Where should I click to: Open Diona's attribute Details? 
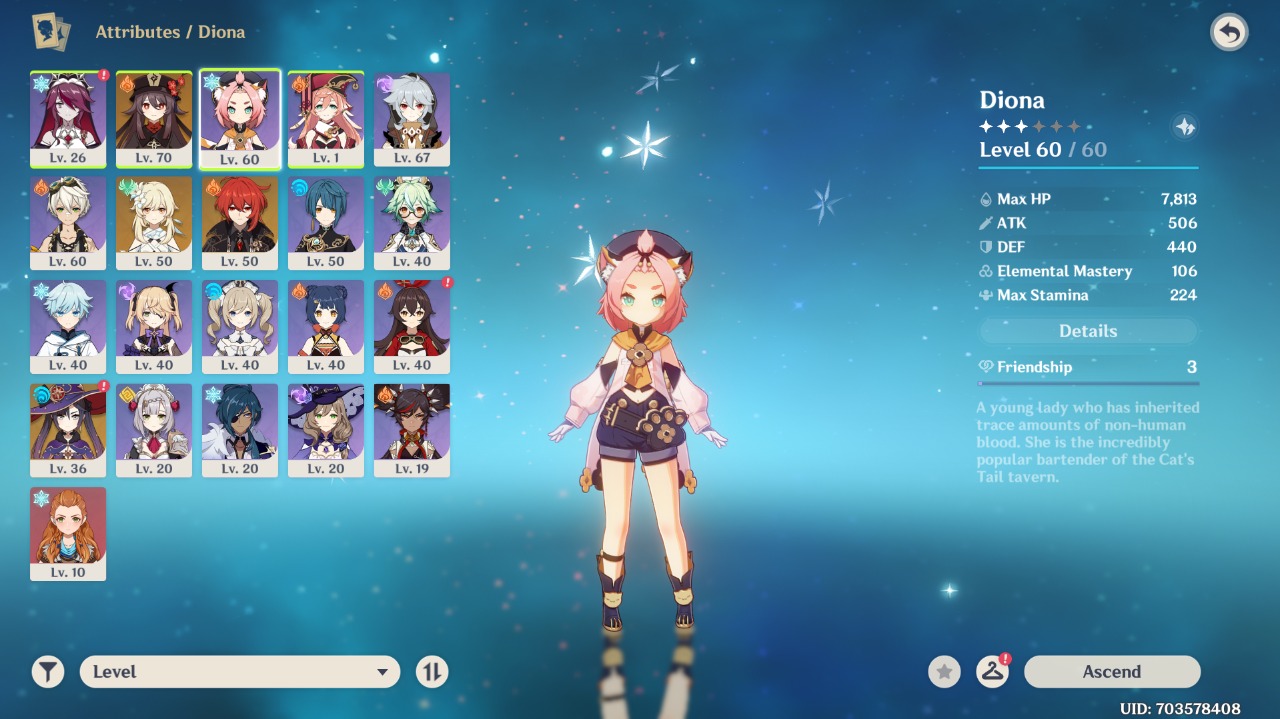click(1088, 331)
